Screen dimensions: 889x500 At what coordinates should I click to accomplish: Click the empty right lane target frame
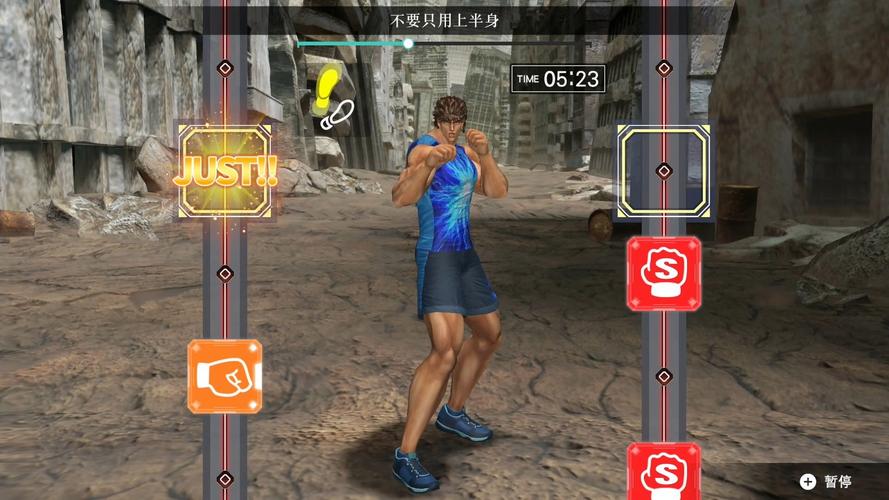click(663, 170)
